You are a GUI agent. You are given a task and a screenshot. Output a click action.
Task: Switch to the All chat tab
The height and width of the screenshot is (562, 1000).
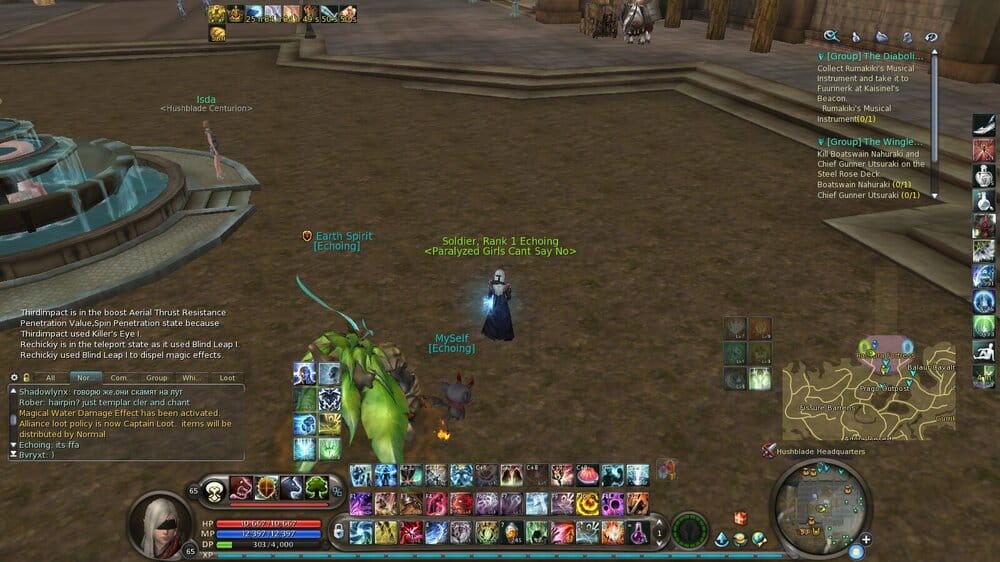50,378
